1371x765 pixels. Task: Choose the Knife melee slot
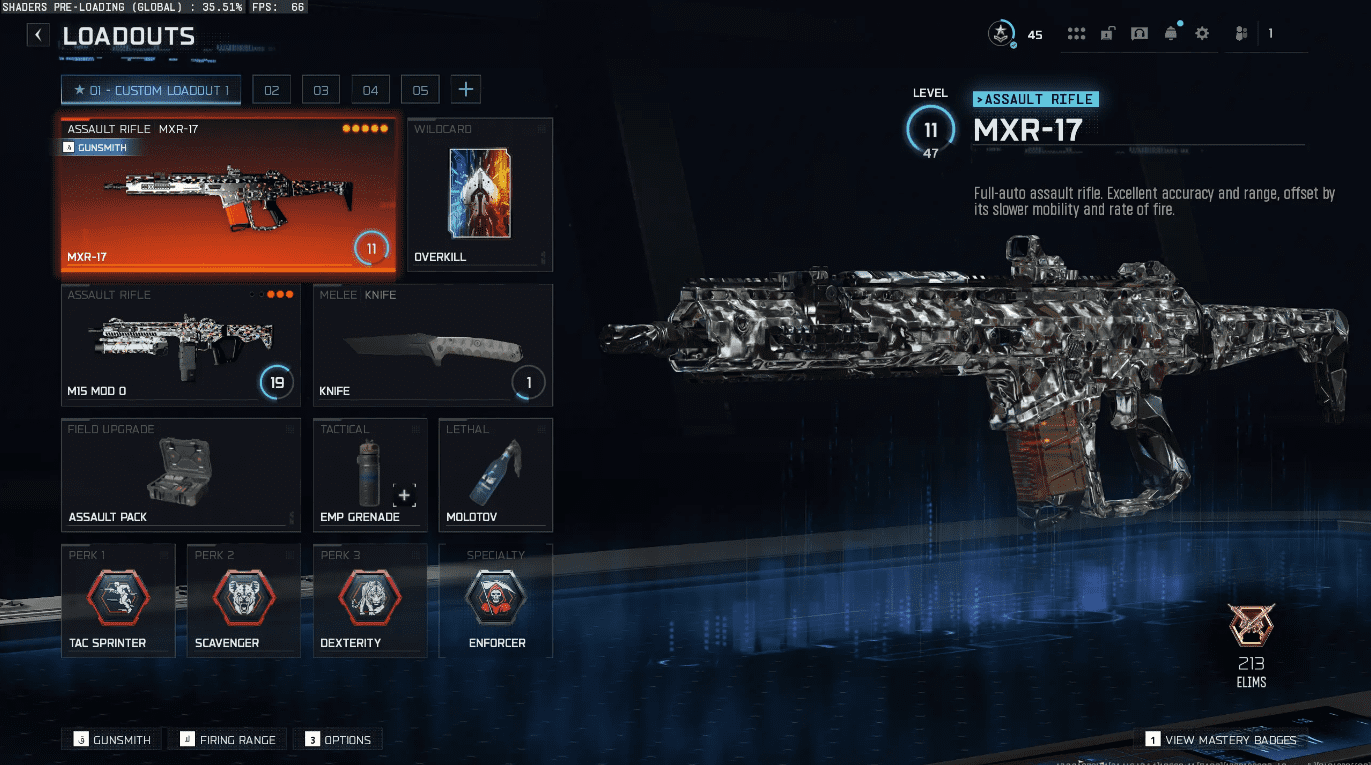pos(432,345)
